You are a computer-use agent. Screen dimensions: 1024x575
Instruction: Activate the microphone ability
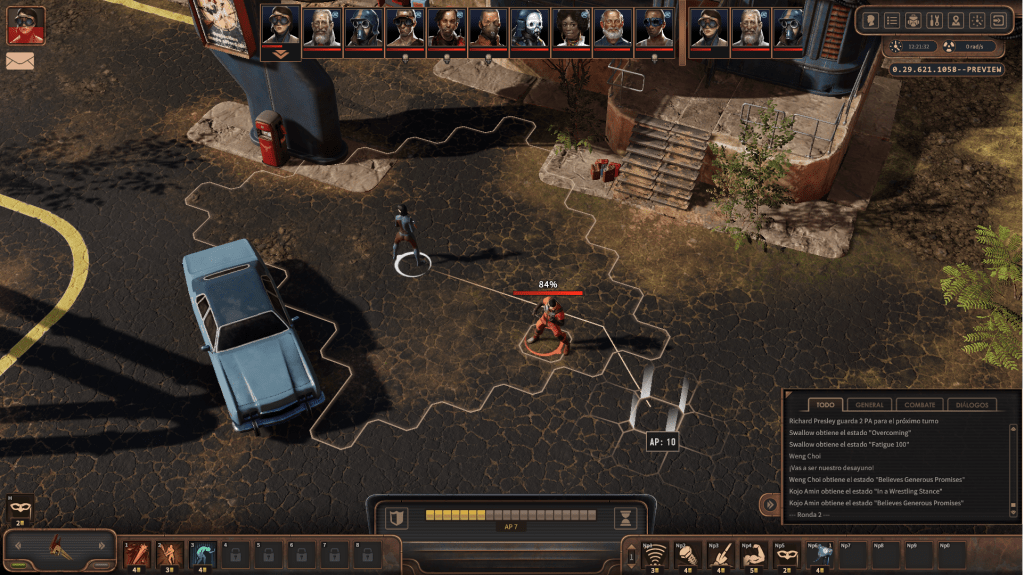coord(687,553)
